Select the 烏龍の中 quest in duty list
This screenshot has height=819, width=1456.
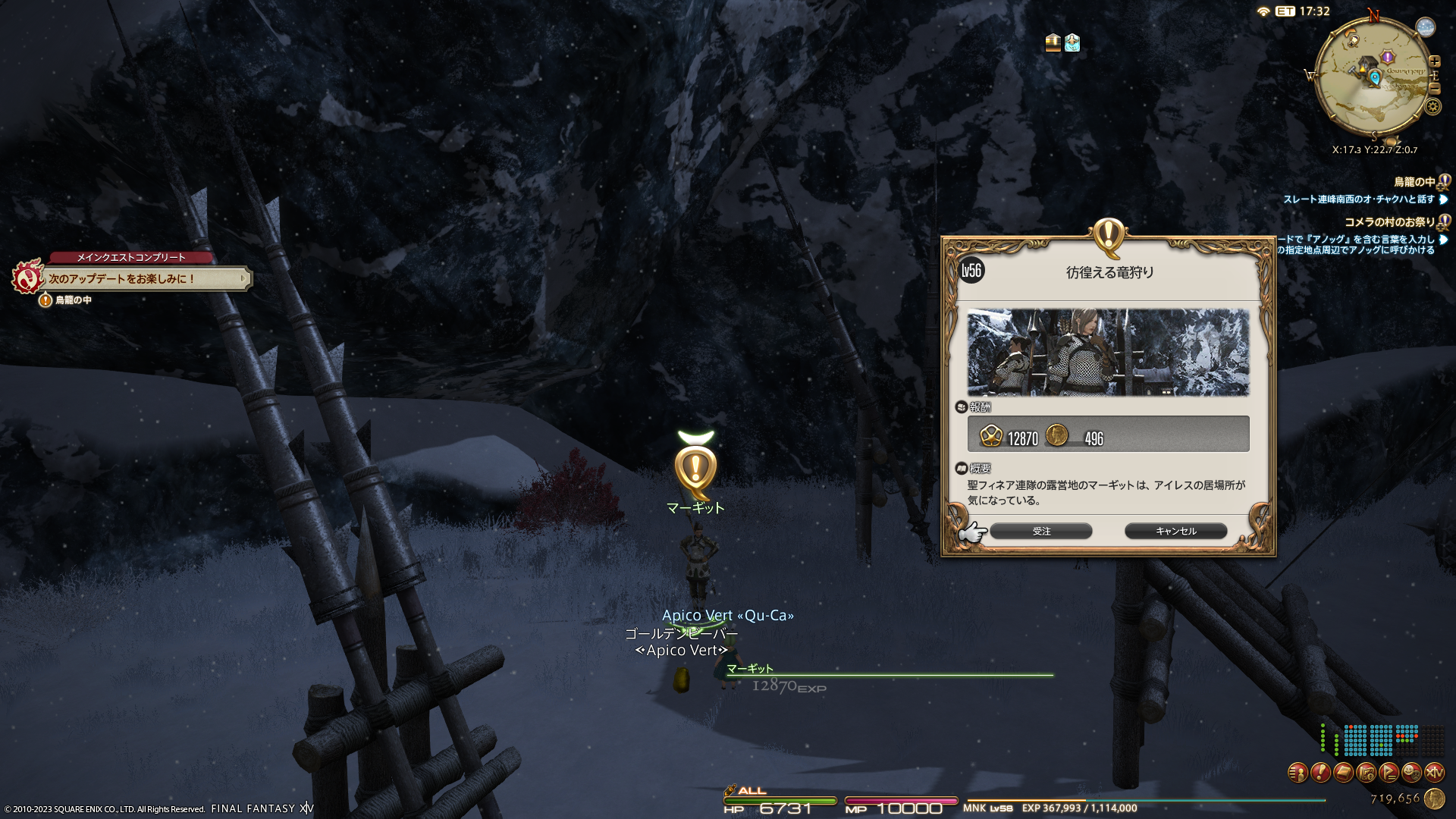[1414, 182]
